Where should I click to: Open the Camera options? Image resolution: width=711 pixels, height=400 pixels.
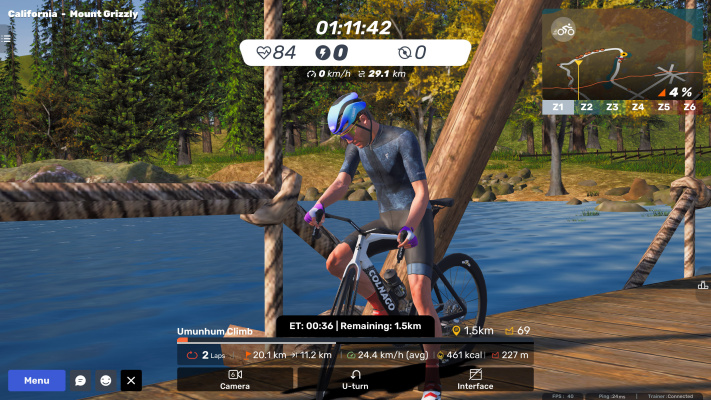pyautogui.click(x=235, y=379)
